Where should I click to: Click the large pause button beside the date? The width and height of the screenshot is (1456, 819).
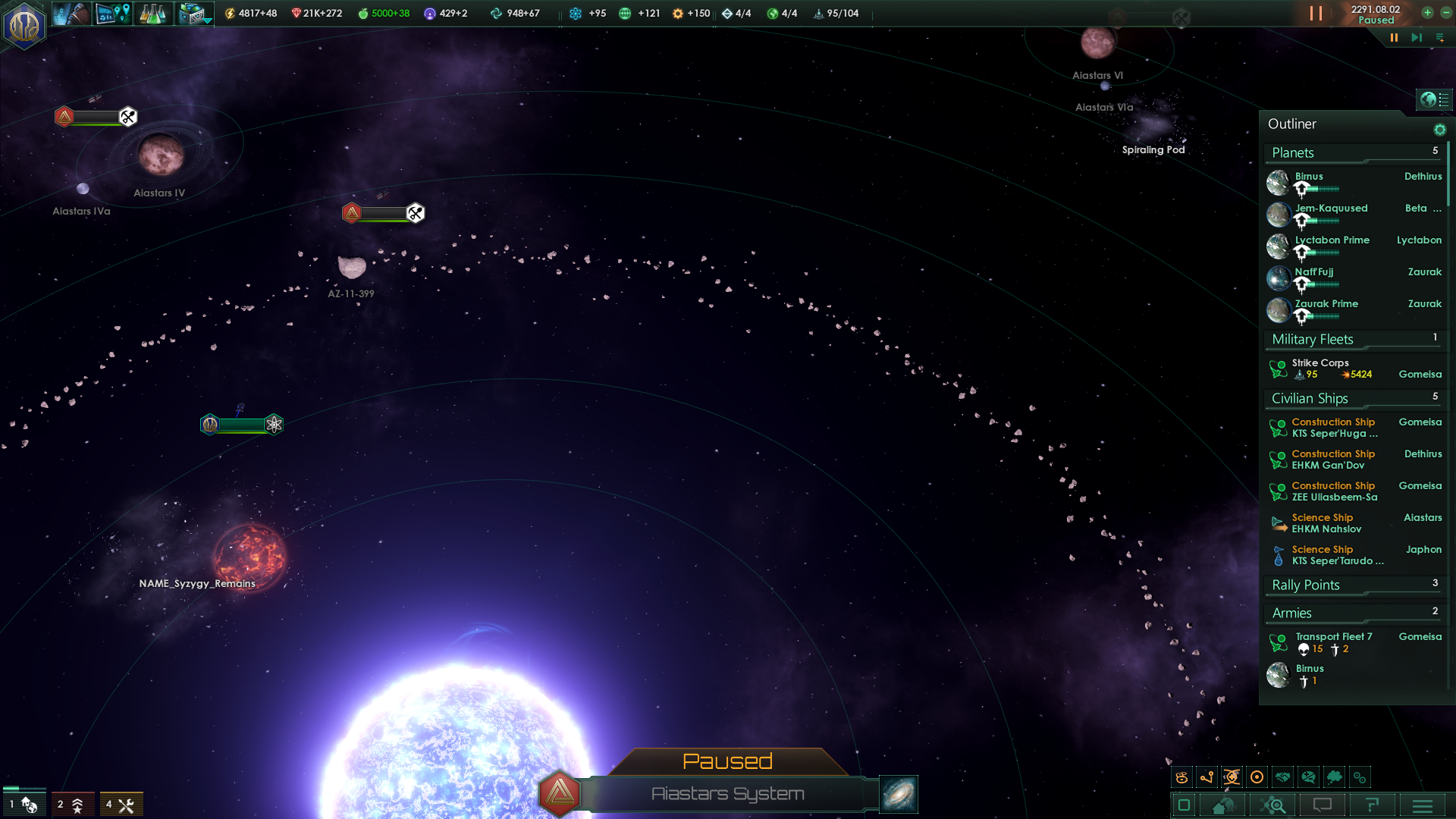(x=1316, y=14)
